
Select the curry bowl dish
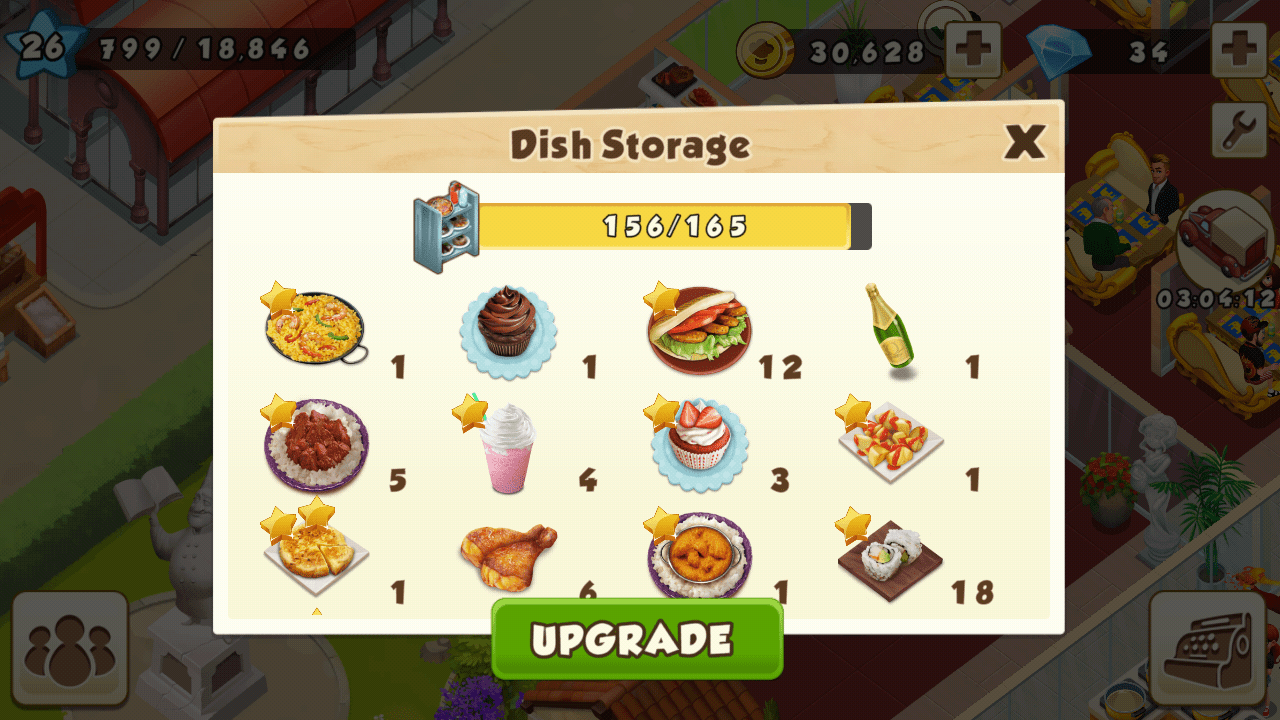[699, 556]
